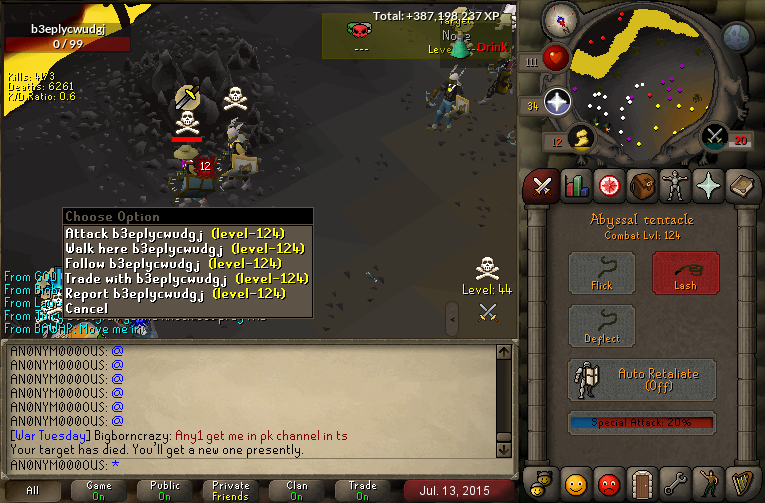Select the Flick attack style
Image resolution: width=765 pixels, height=503 pixels.
click(x=602, y=273)
